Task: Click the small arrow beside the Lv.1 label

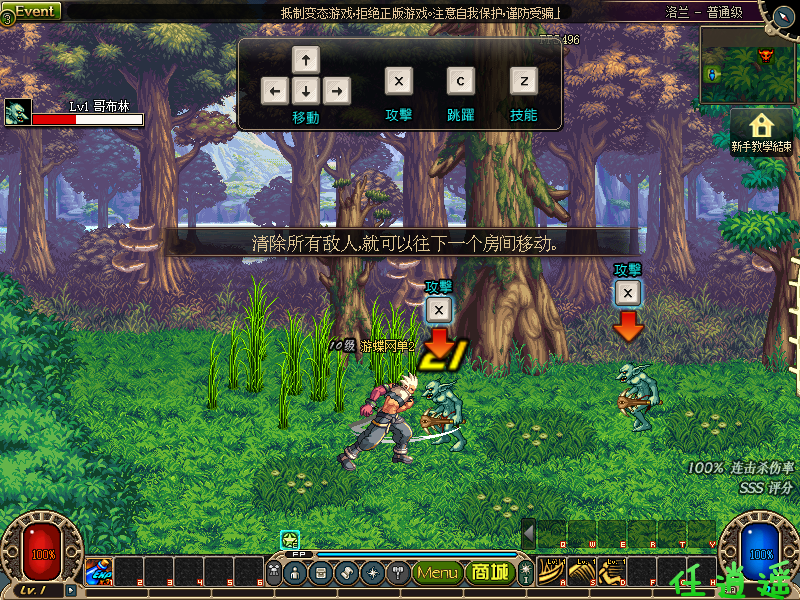Action: point(70,591)
